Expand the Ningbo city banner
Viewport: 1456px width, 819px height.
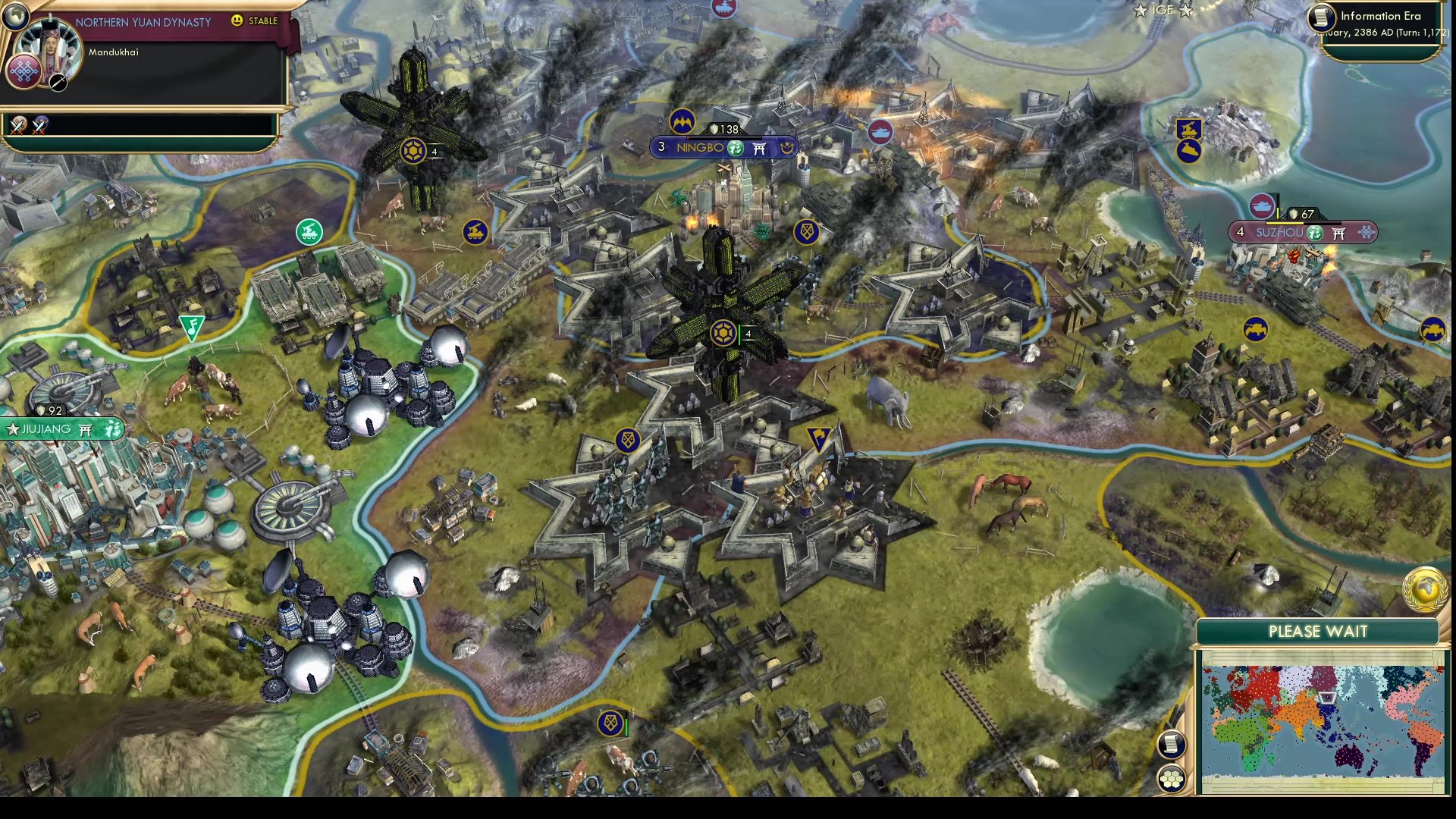701,149
